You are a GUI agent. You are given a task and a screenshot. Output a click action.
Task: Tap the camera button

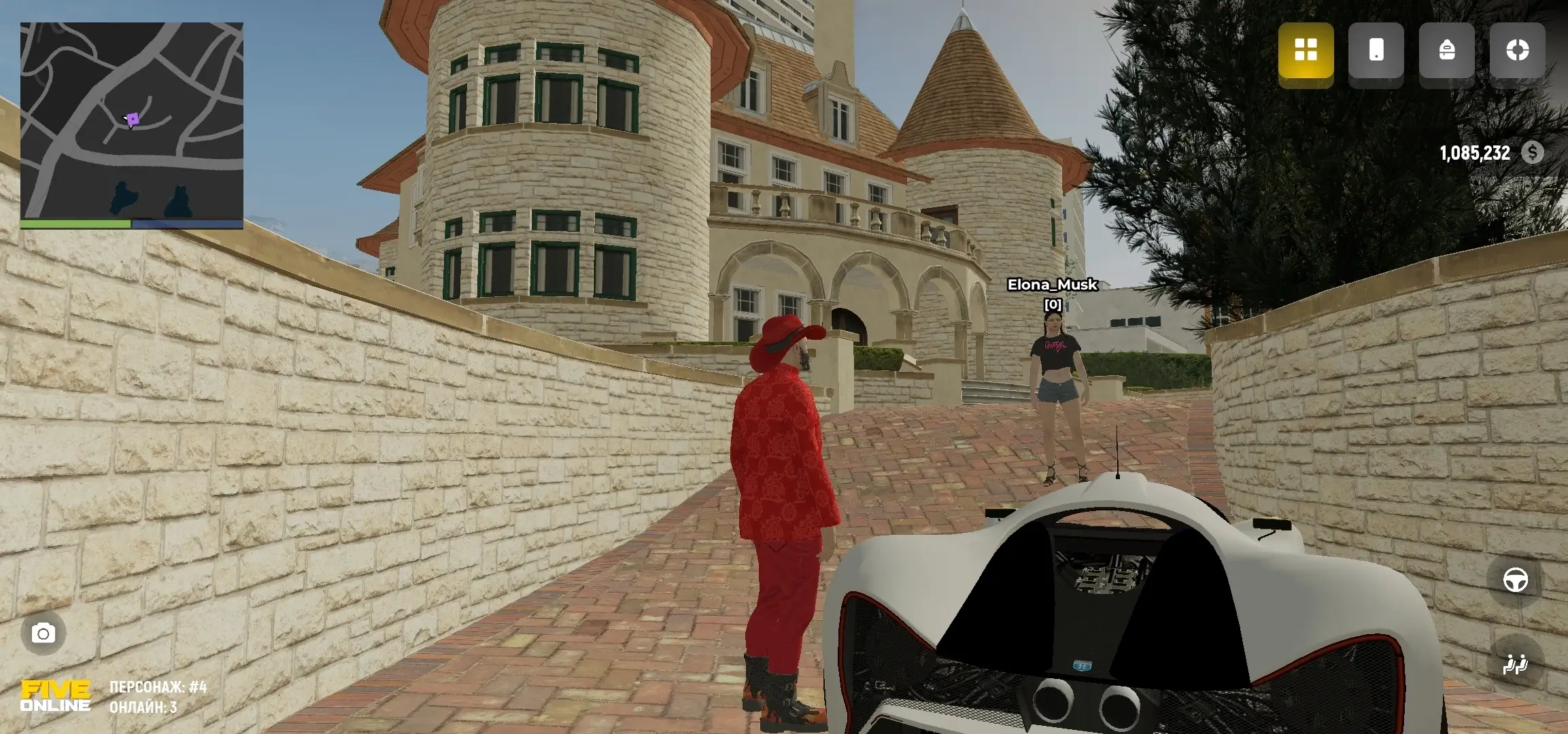click(x=44, y=633)
